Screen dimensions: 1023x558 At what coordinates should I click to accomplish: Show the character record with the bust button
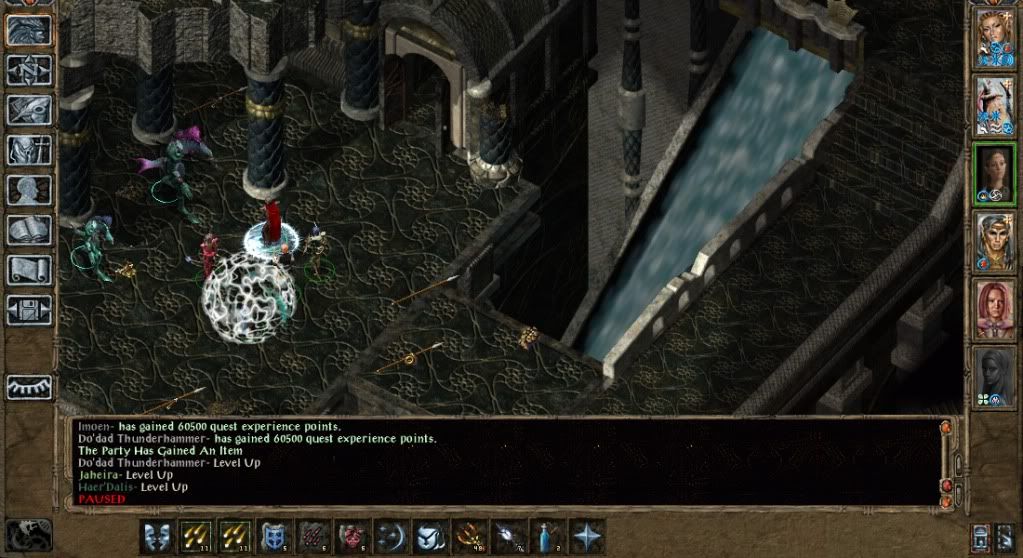[29, 189]
